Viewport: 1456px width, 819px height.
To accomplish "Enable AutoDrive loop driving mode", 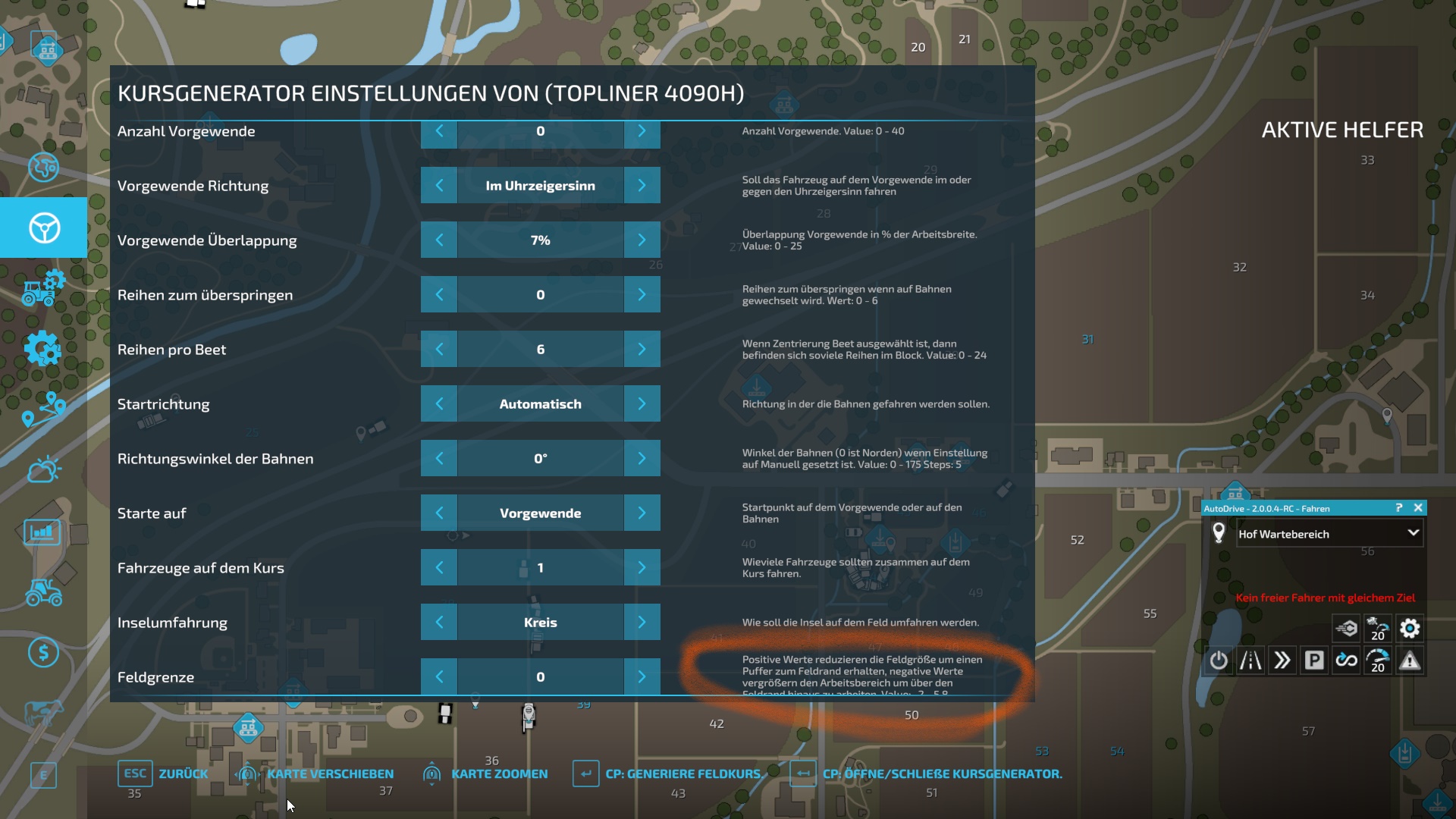I will [x=1347, y=661].
